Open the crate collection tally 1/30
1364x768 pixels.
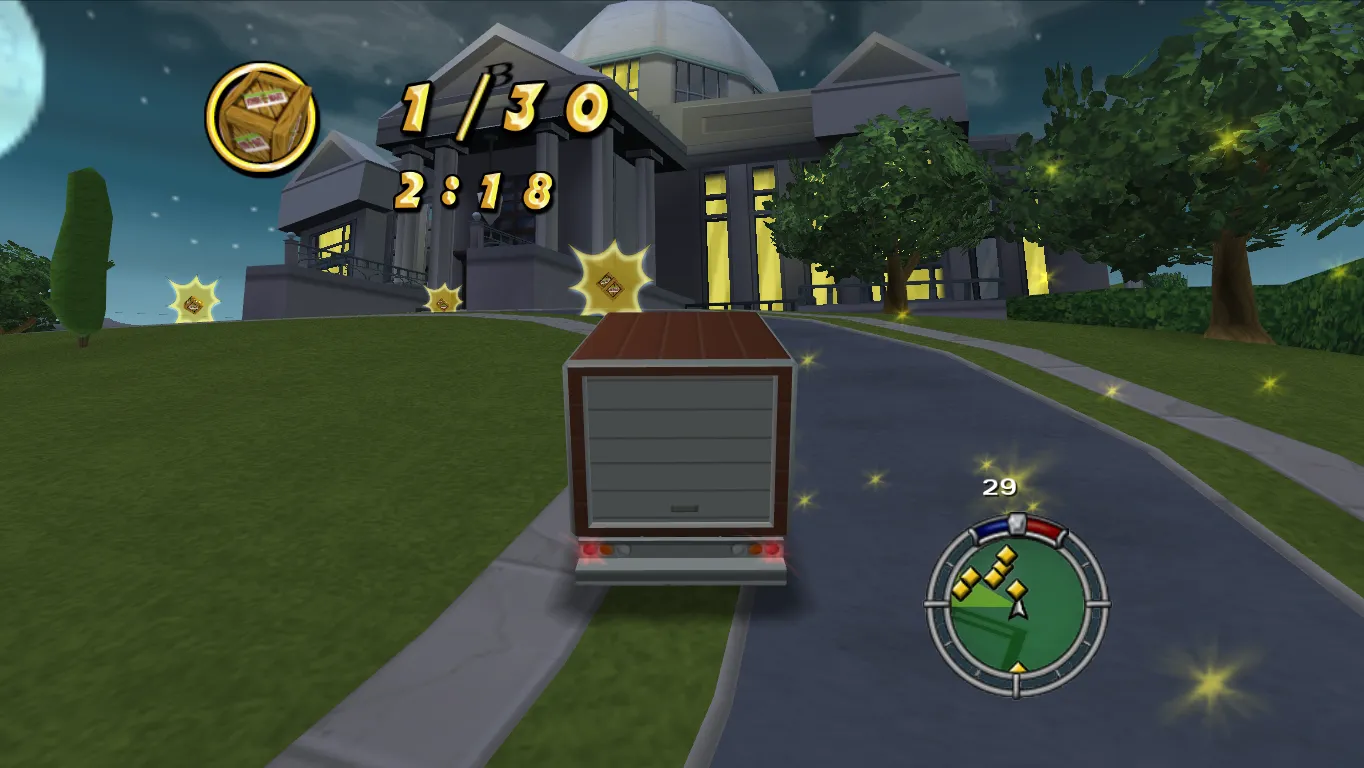(x=498, y=105)
